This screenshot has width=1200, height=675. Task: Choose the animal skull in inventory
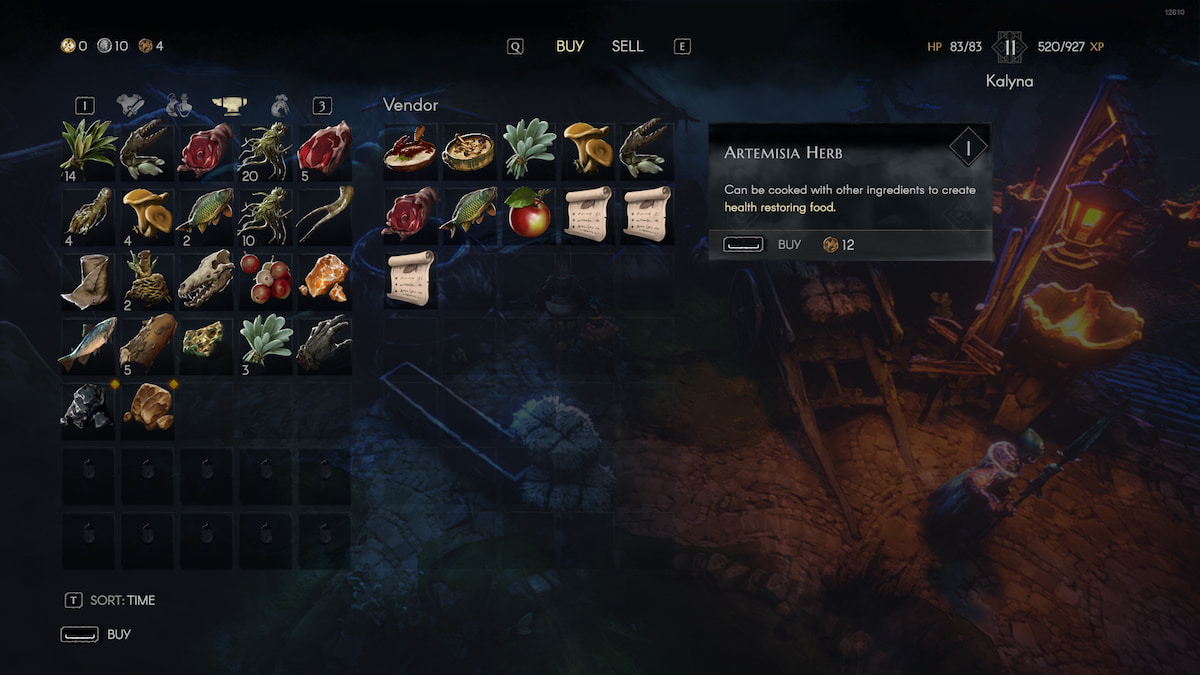pyautogui.click(x=206, y=278)
